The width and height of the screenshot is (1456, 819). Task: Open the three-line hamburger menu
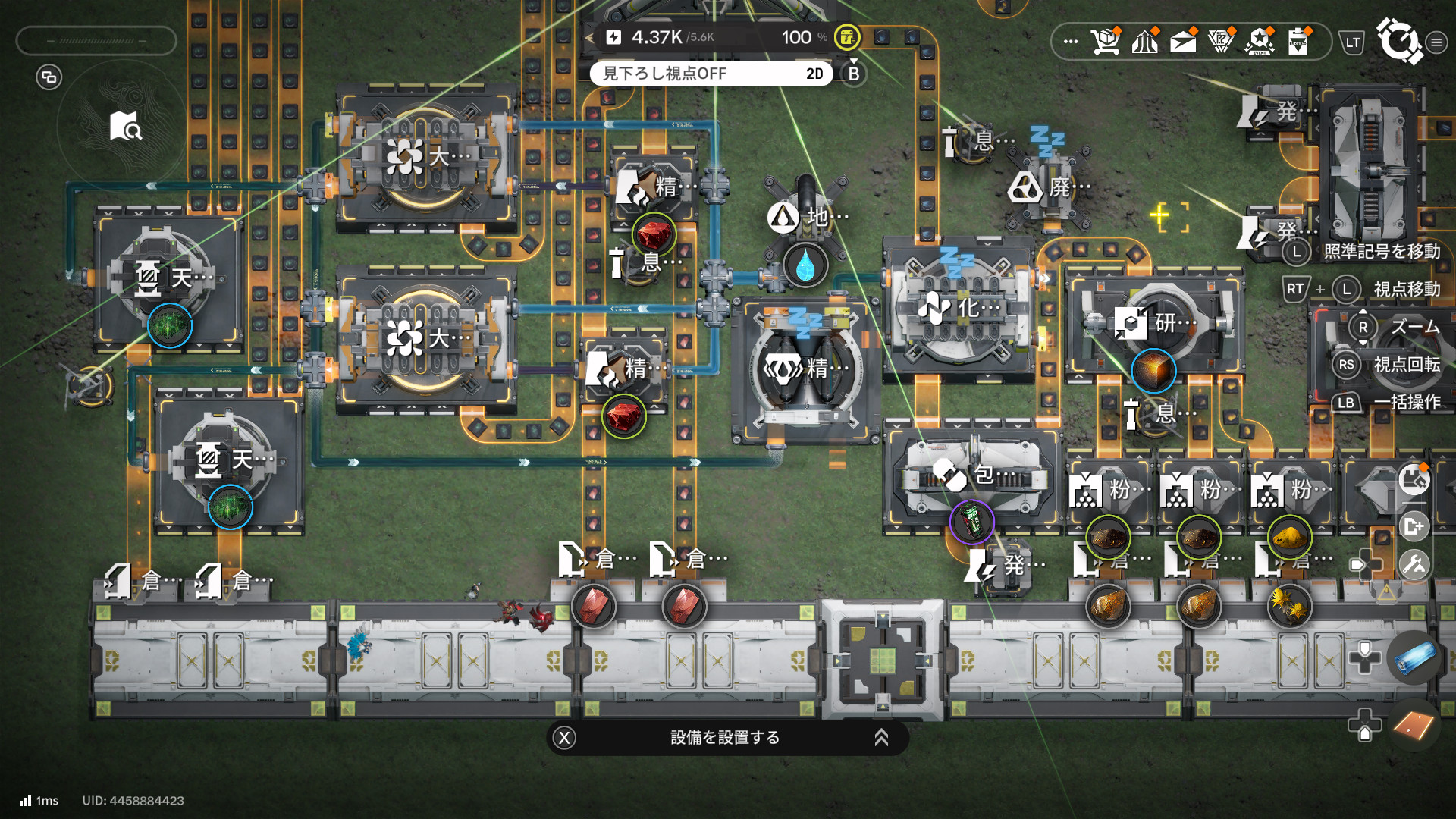tap(1436, 42)
